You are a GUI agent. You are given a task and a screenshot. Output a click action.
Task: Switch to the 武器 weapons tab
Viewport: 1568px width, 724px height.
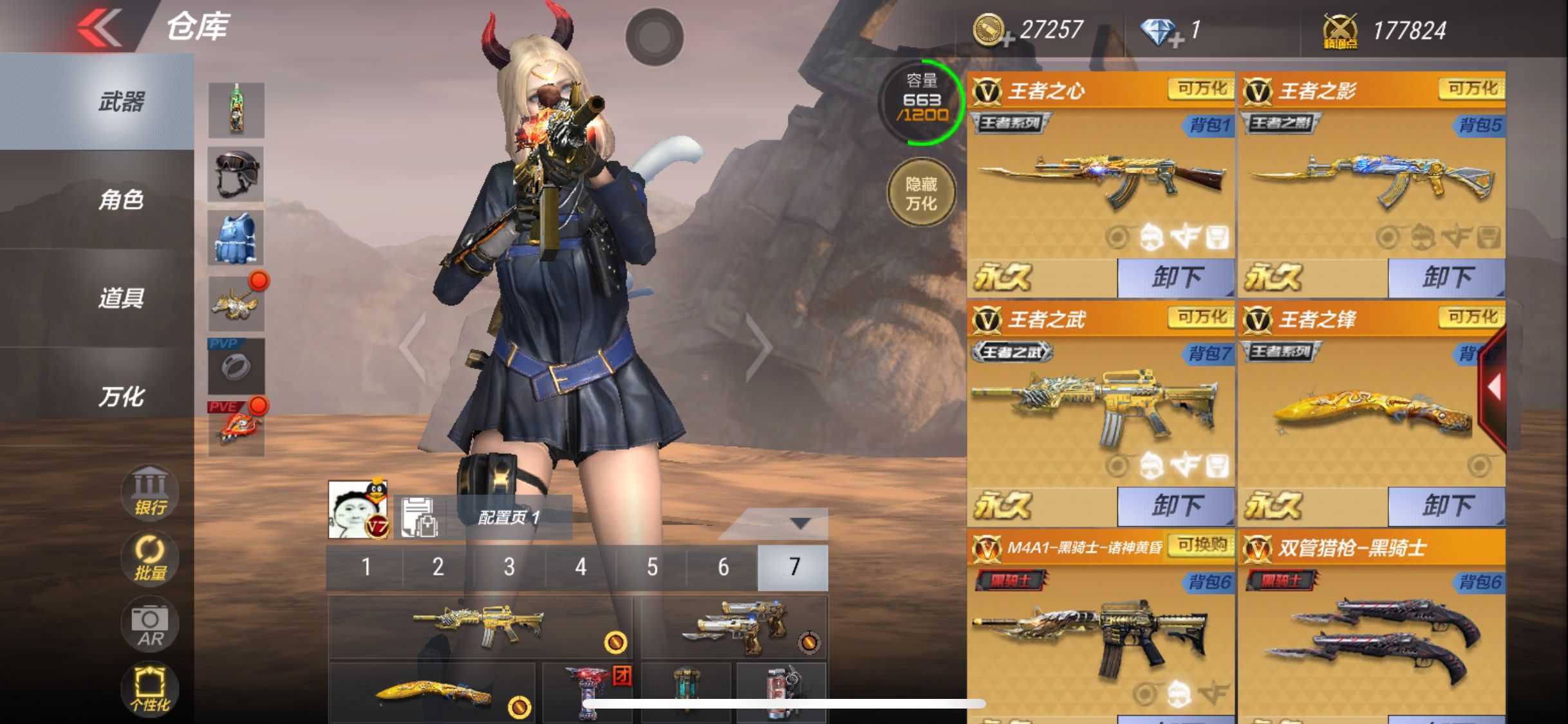point(120,102)
